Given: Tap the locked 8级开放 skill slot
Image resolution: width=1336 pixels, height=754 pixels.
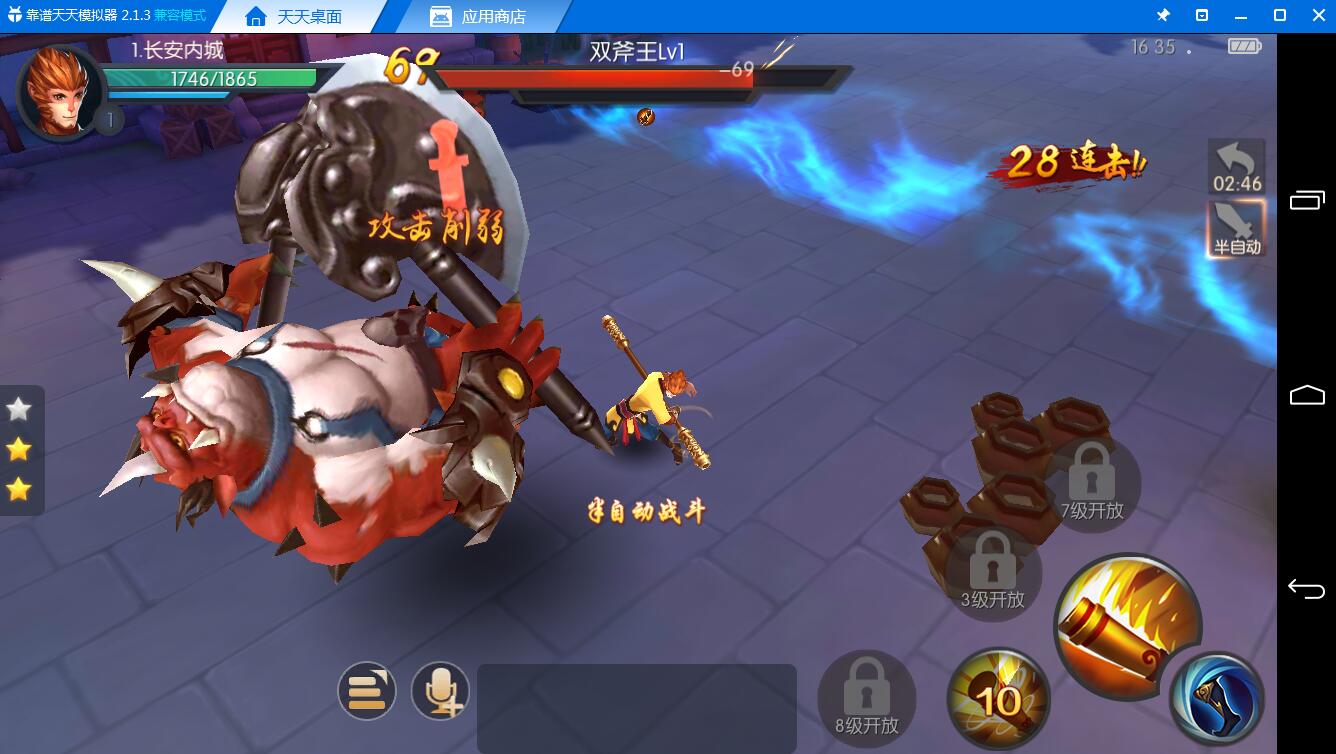Looking at the screenshot, I should [867, 699].
